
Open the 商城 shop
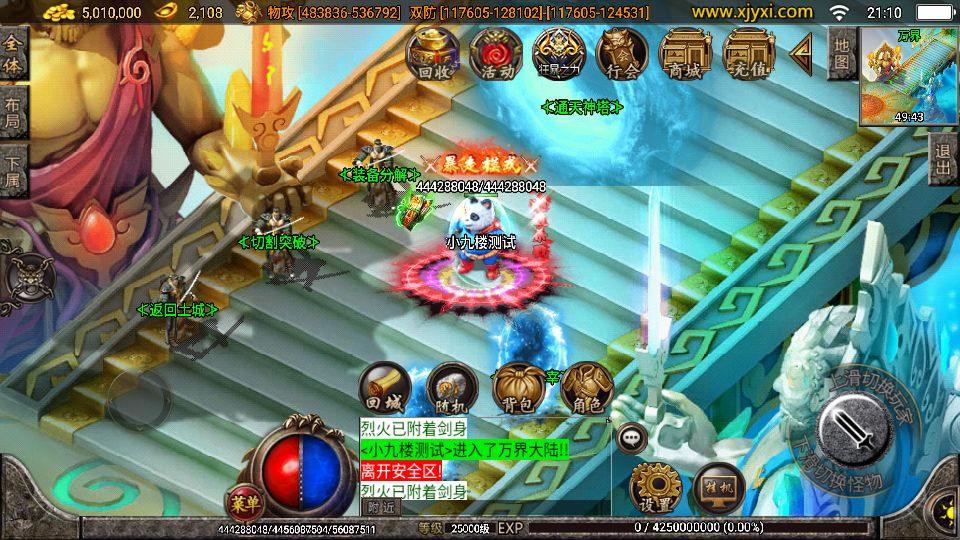pos(685,53)
